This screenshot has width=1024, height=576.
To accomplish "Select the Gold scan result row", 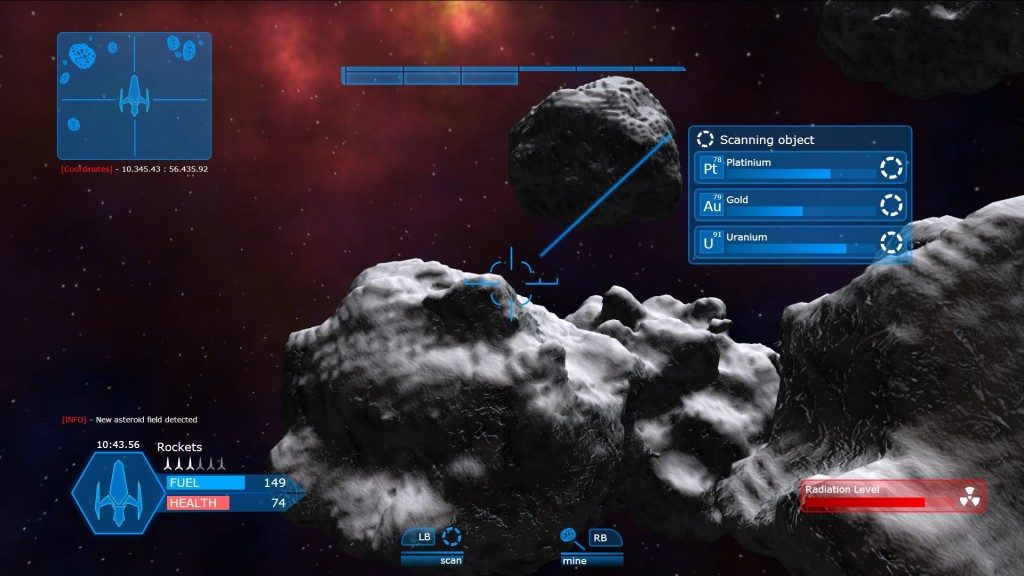I will click(800, 205).
